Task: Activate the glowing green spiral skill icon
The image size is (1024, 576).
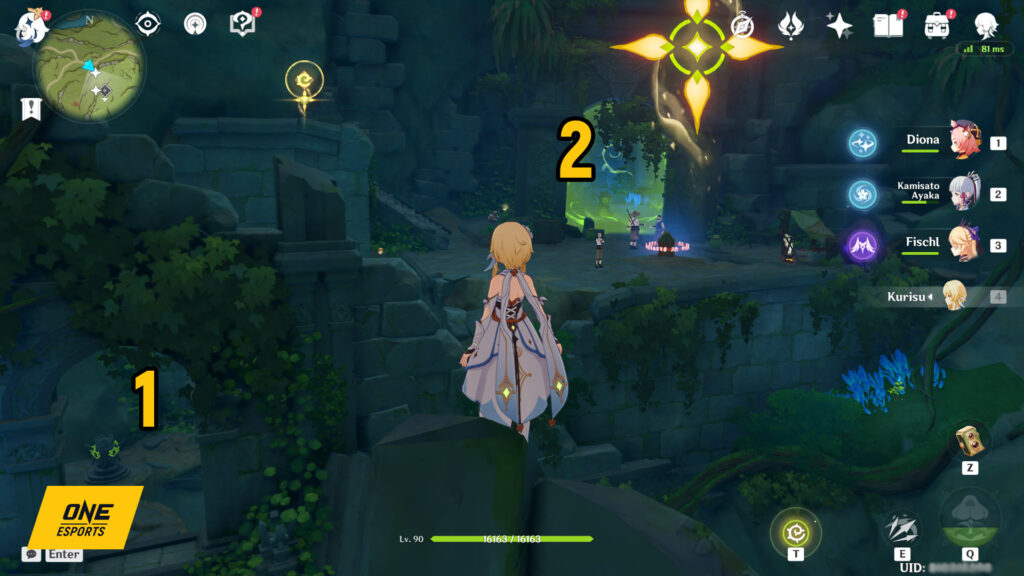Action: 796,532
